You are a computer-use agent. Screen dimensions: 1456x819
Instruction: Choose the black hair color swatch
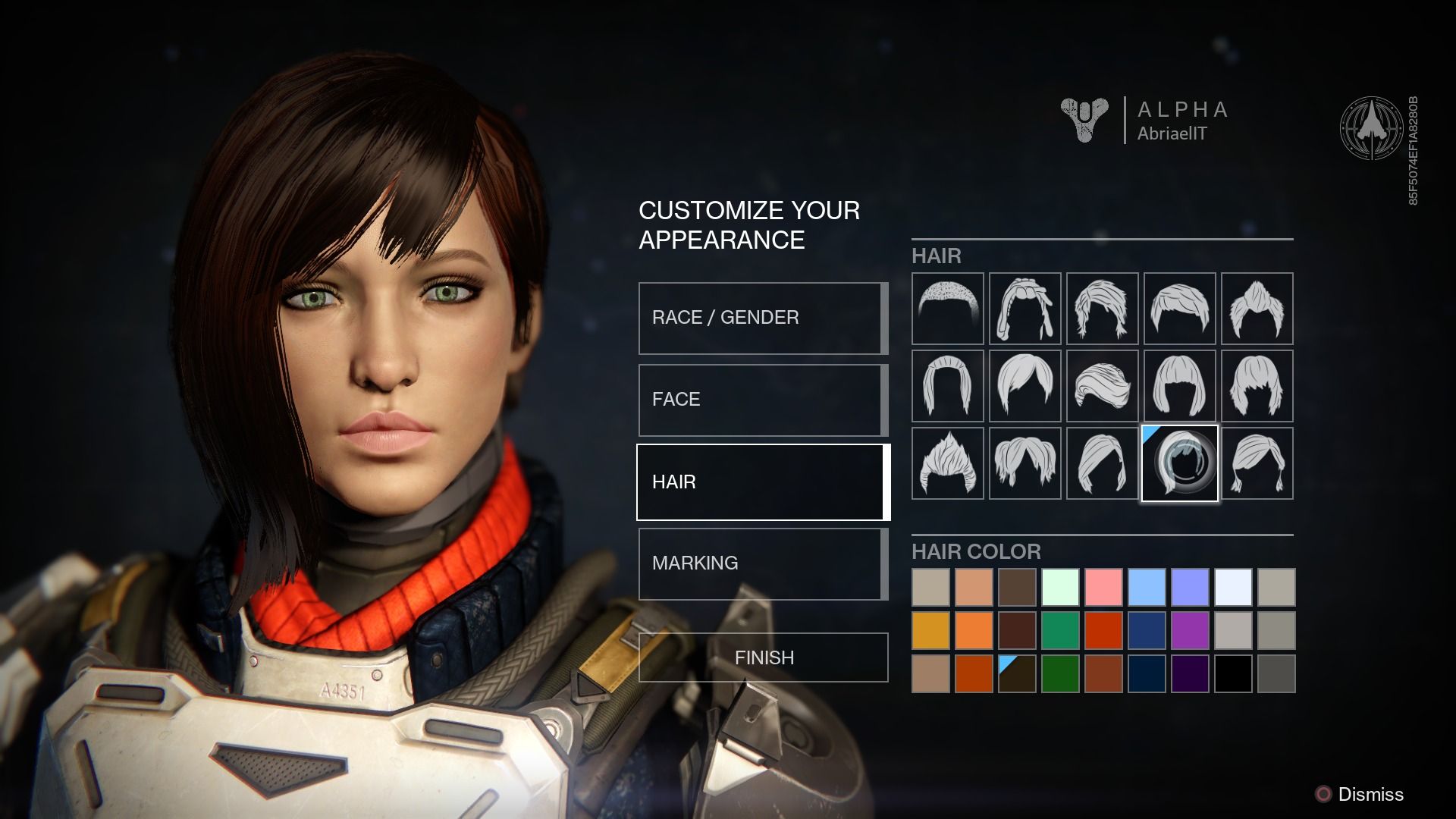(x=1233, y=673)
